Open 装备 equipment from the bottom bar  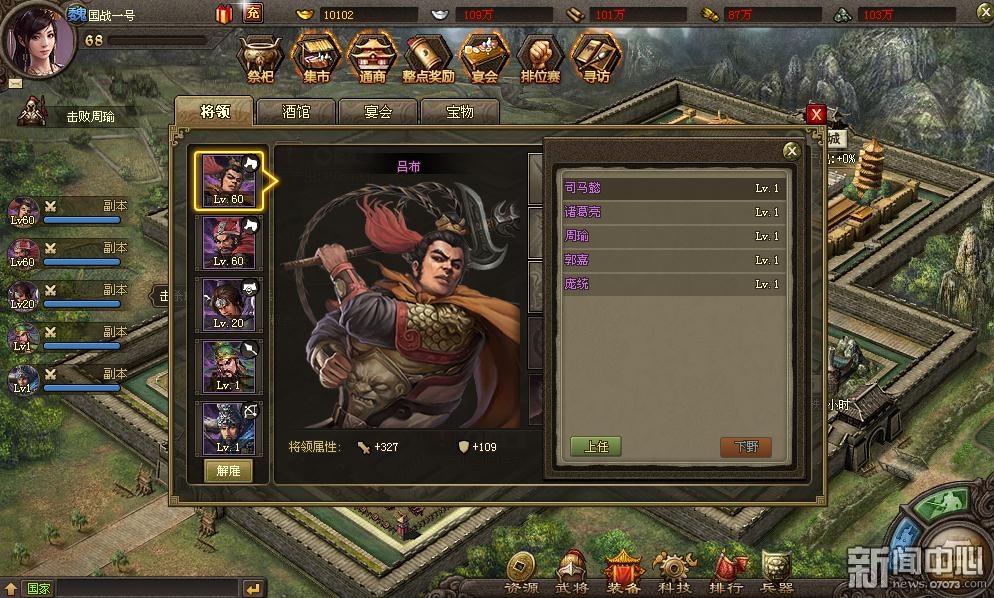623,572
